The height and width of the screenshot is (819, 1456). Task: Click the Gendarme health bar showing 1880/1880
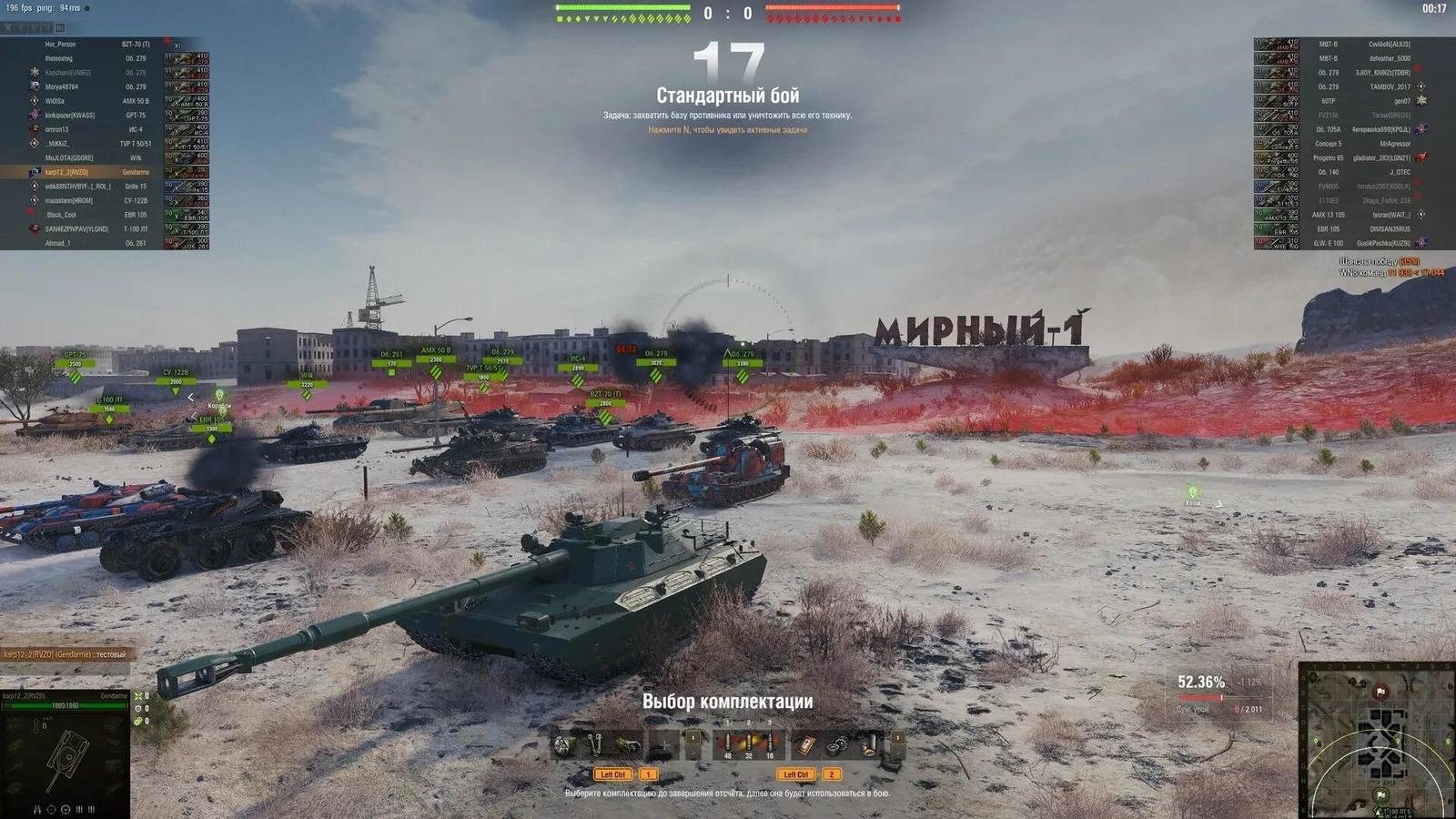(x=64, y=706)
